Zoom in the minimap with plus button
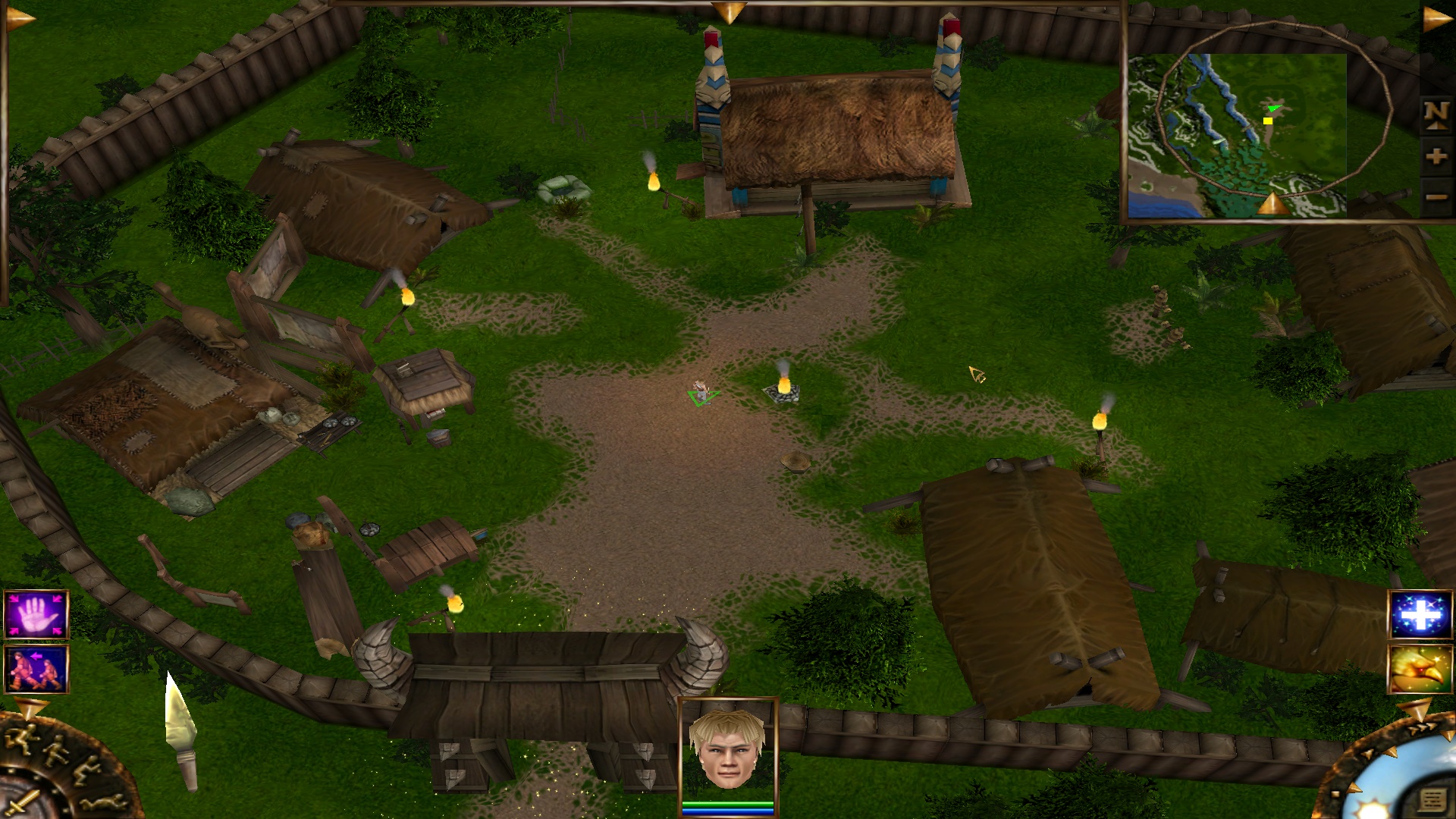 pos(1436,157)
